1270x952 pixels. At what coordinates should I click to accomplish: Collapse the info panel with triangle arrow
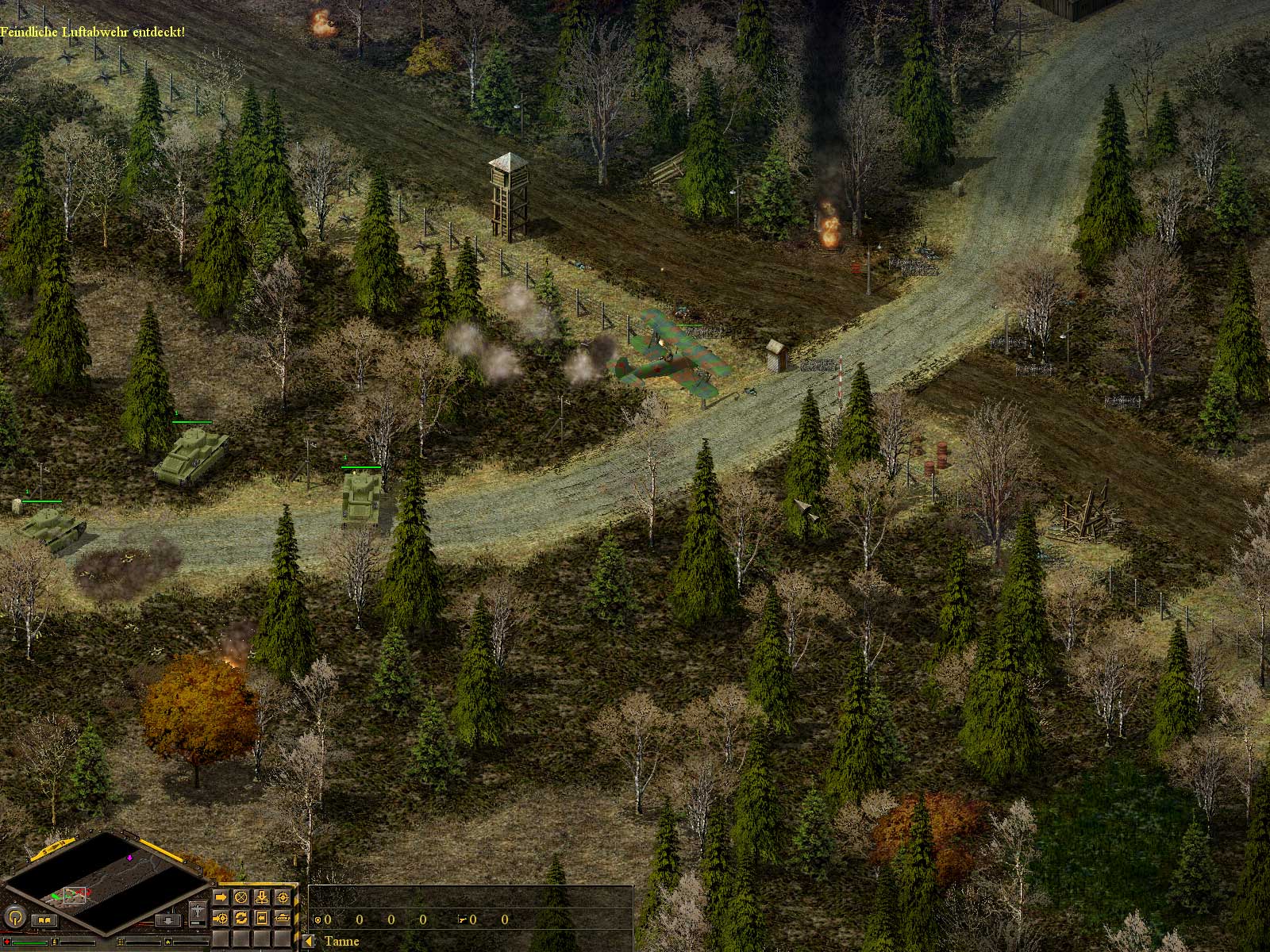point(308,942)
